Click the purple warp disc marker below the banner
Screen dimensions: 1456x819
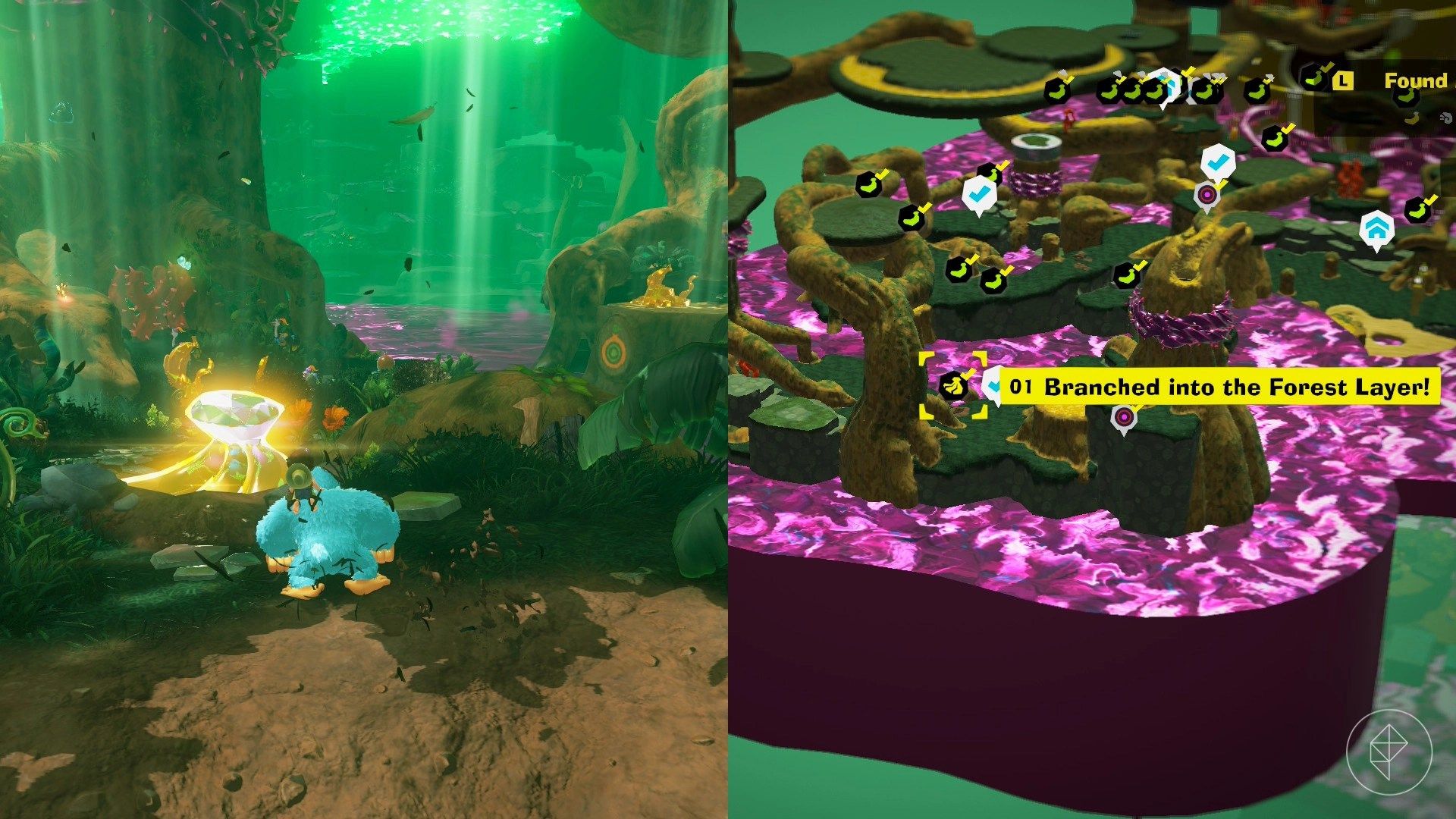tap(1124, 416)
